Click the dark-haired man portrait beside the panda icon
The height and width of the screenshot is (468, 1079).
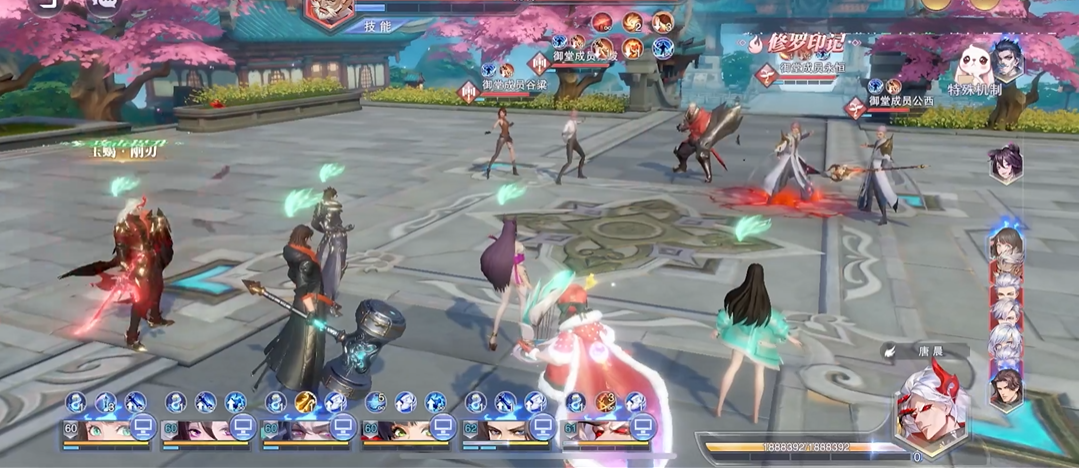pyautogui.click(x=1007, y=58)
